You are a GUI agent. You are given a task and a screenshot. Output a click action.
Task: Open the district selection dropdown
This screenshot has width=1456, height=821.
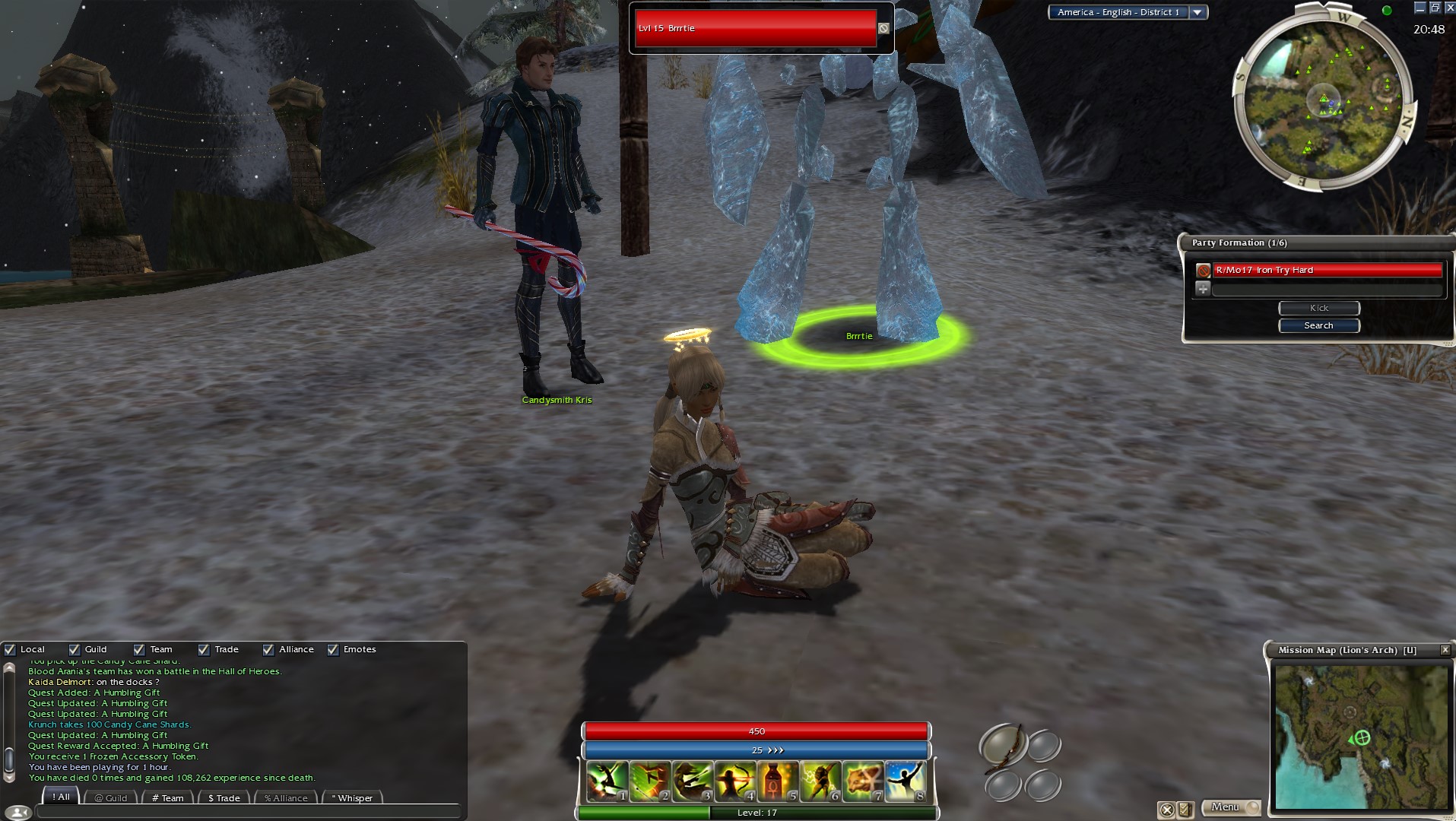(x=1197, y=12)
